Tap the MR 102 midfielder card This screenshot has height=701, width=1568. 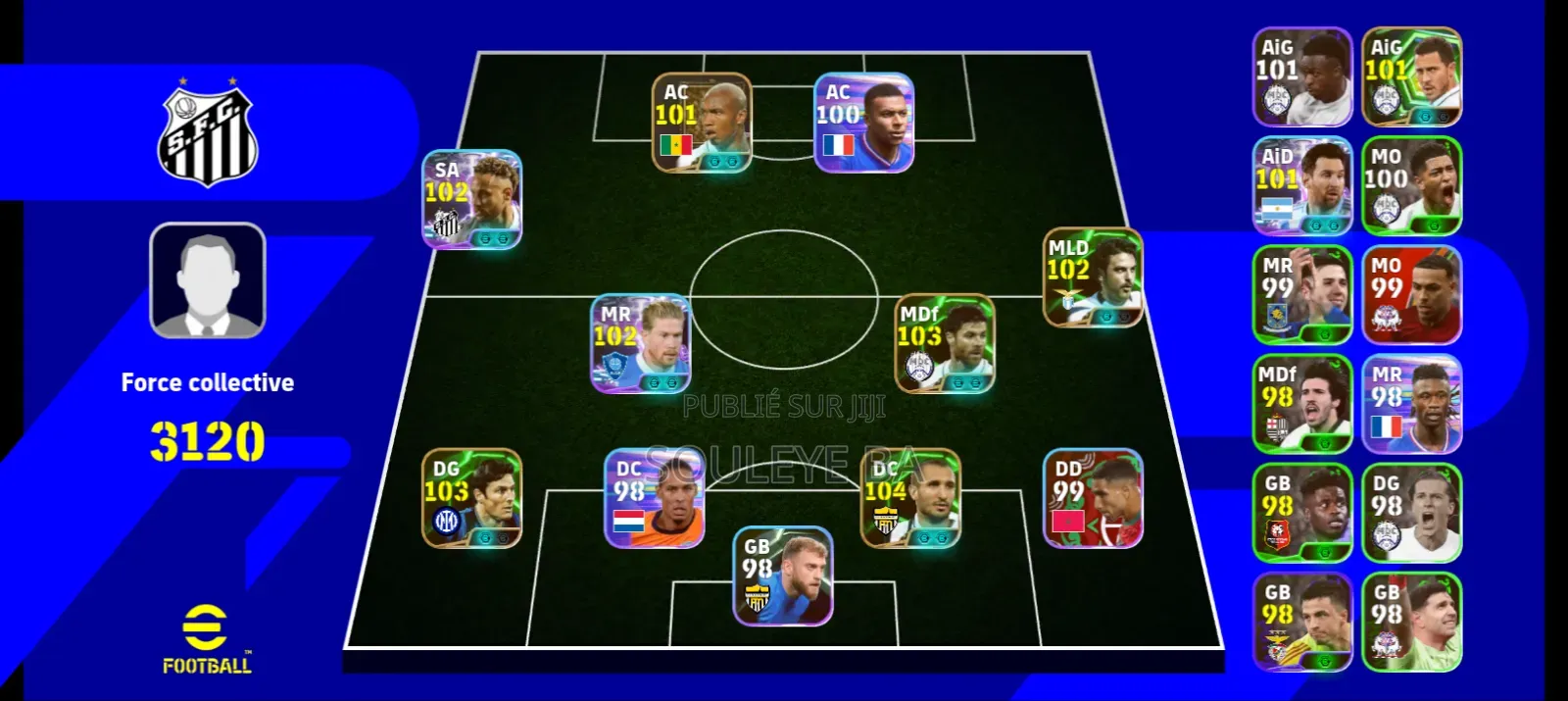click(x=640, y=344)
